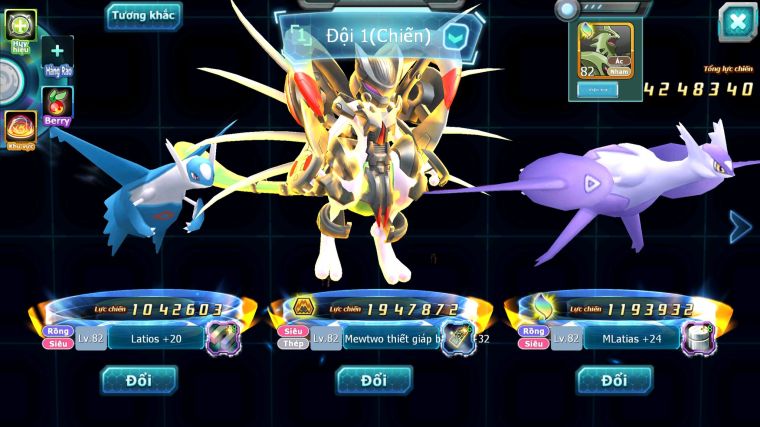Viewport: 760px width, 427px height.
Task: Open Latios's held item slot
Action: pos(223,339)
